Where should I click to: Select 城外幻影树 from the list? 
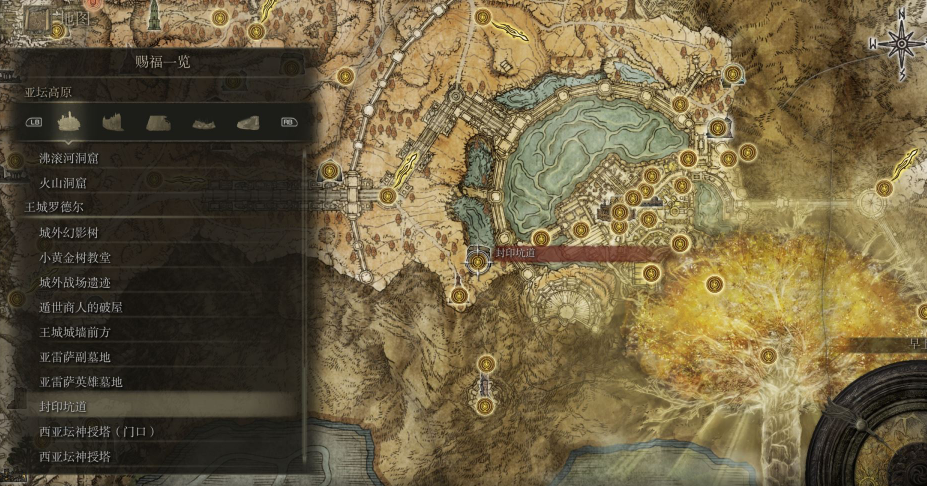point(69,233)
